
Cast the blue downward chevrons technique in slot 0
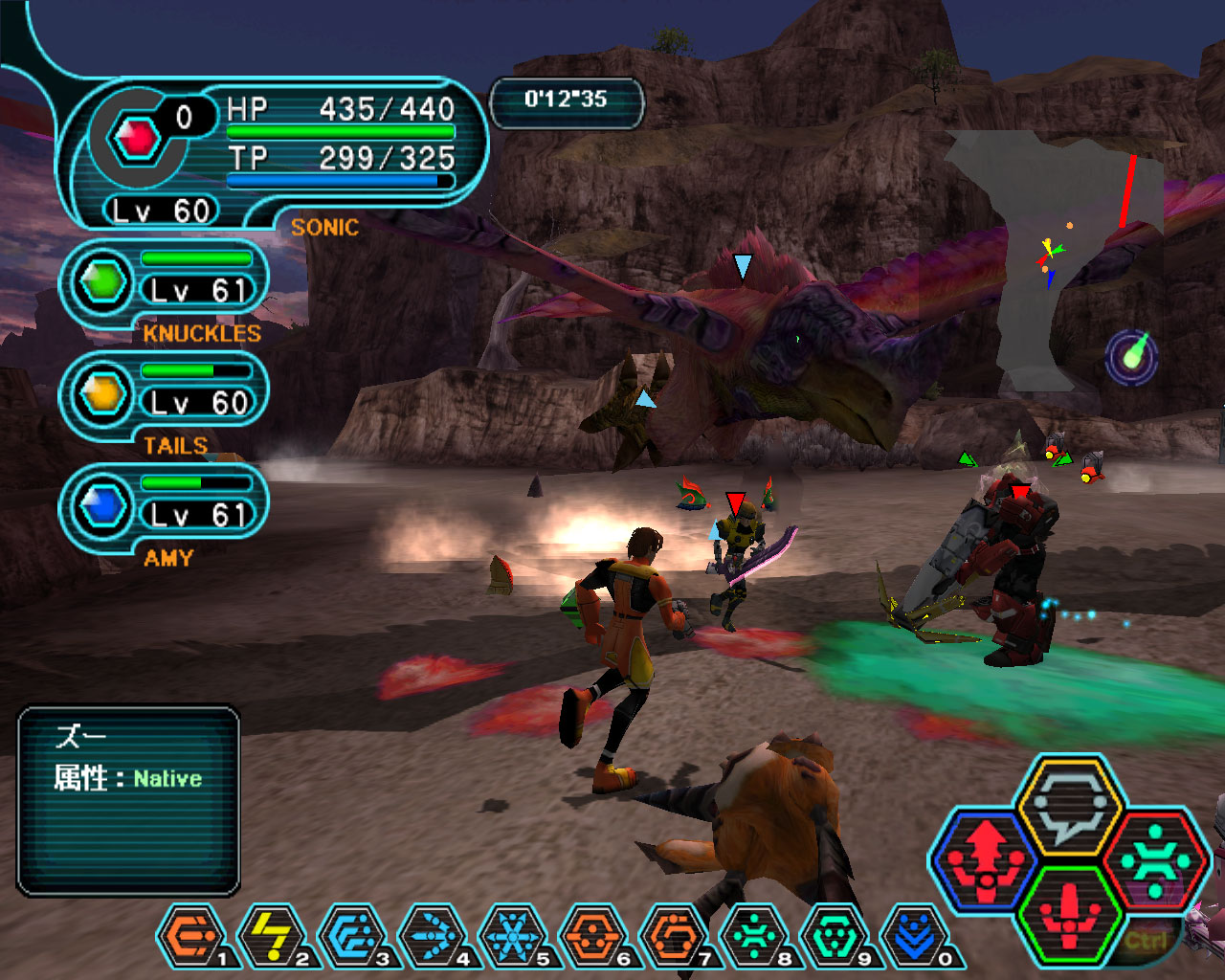click(x=915, y=936)
